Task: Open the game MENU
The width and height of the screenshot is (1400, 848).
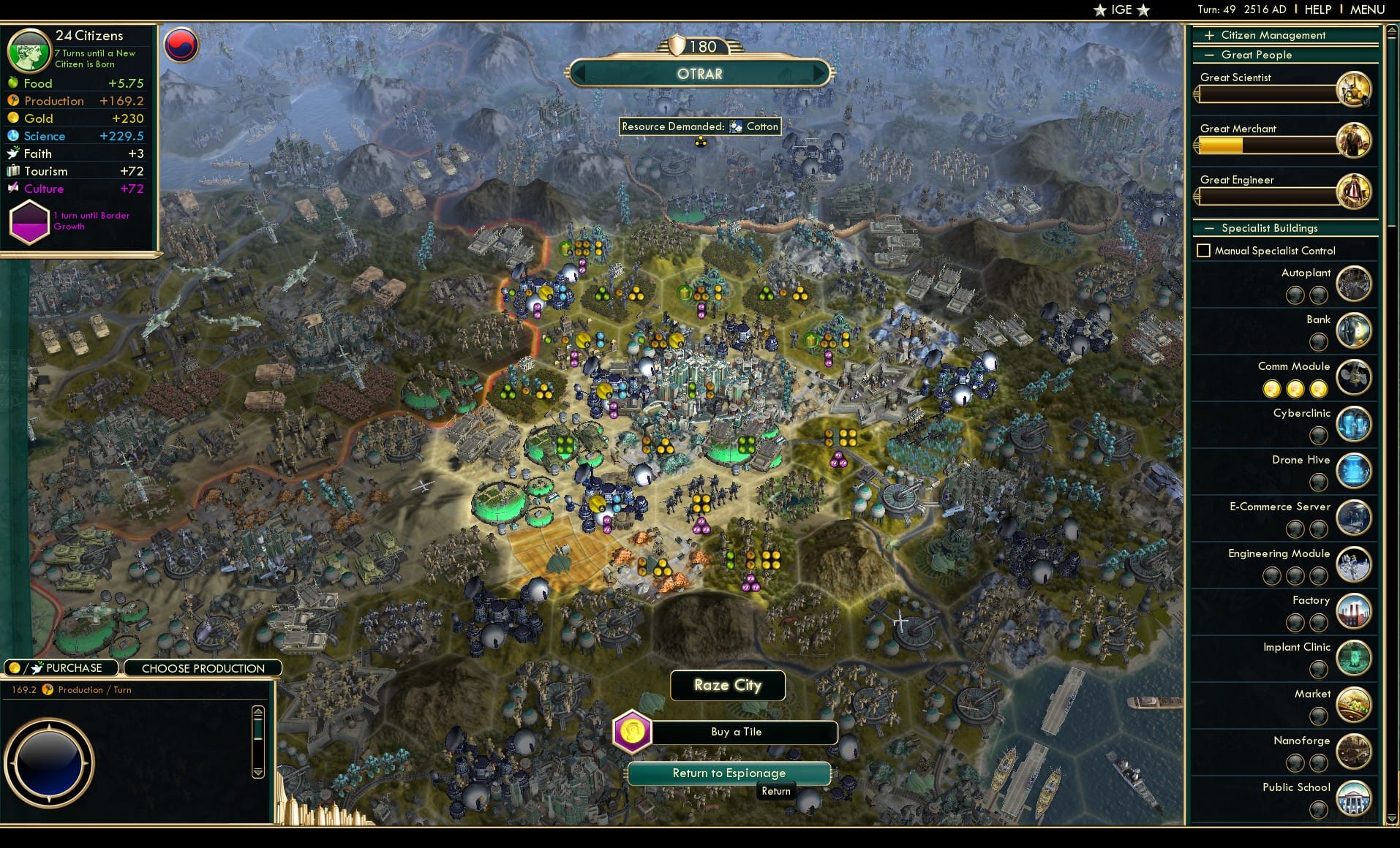Action: tap(1367, 9)
